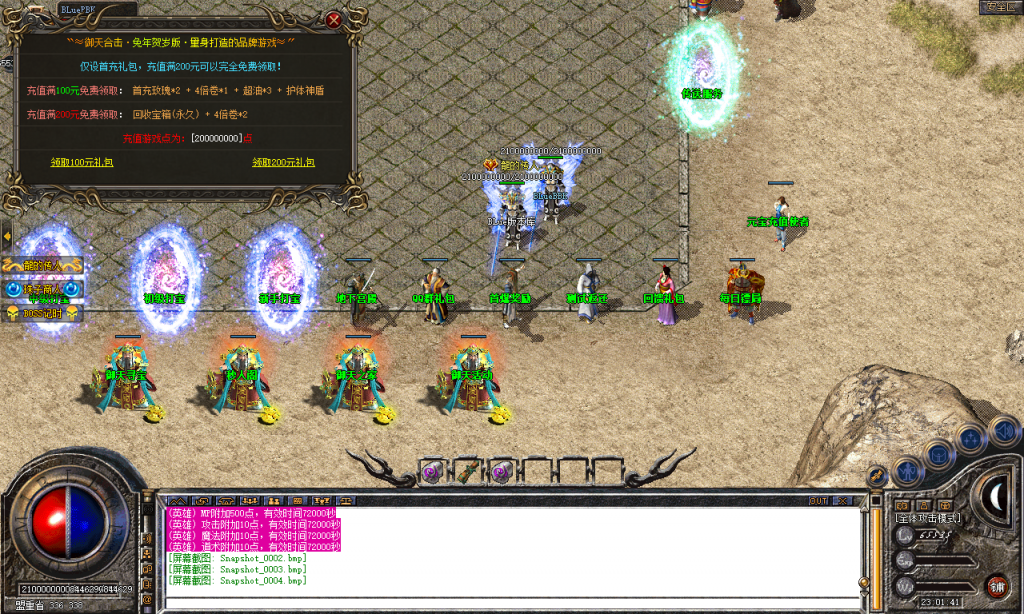Collapse the left side panel arrow

pos(6,237)
